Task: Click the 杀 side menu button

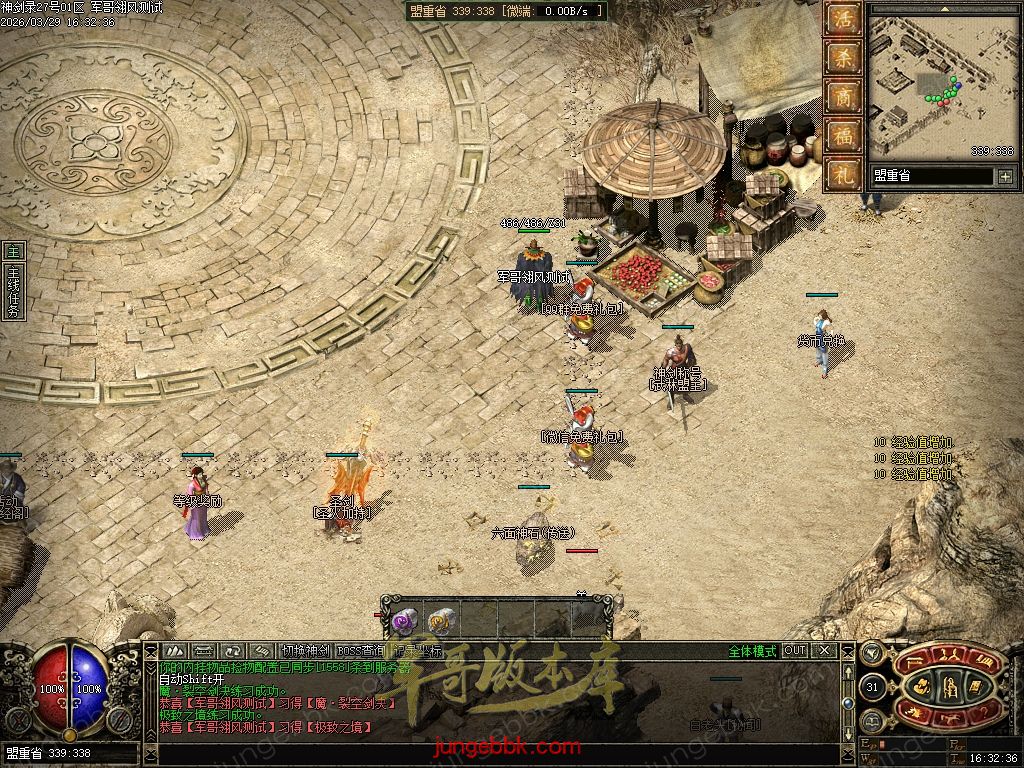Action: click(x=845, y=59)
